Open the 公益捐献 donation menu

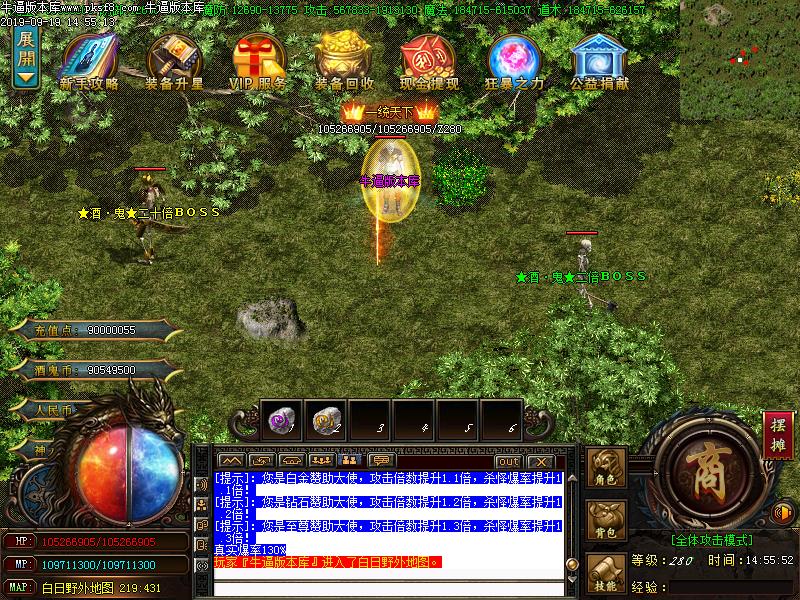(x=600, y=63)
